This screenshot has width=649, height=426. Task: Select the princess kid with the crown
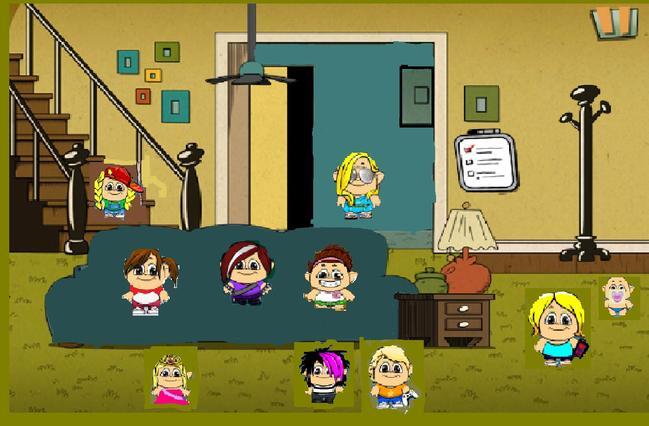click(170, 379)
